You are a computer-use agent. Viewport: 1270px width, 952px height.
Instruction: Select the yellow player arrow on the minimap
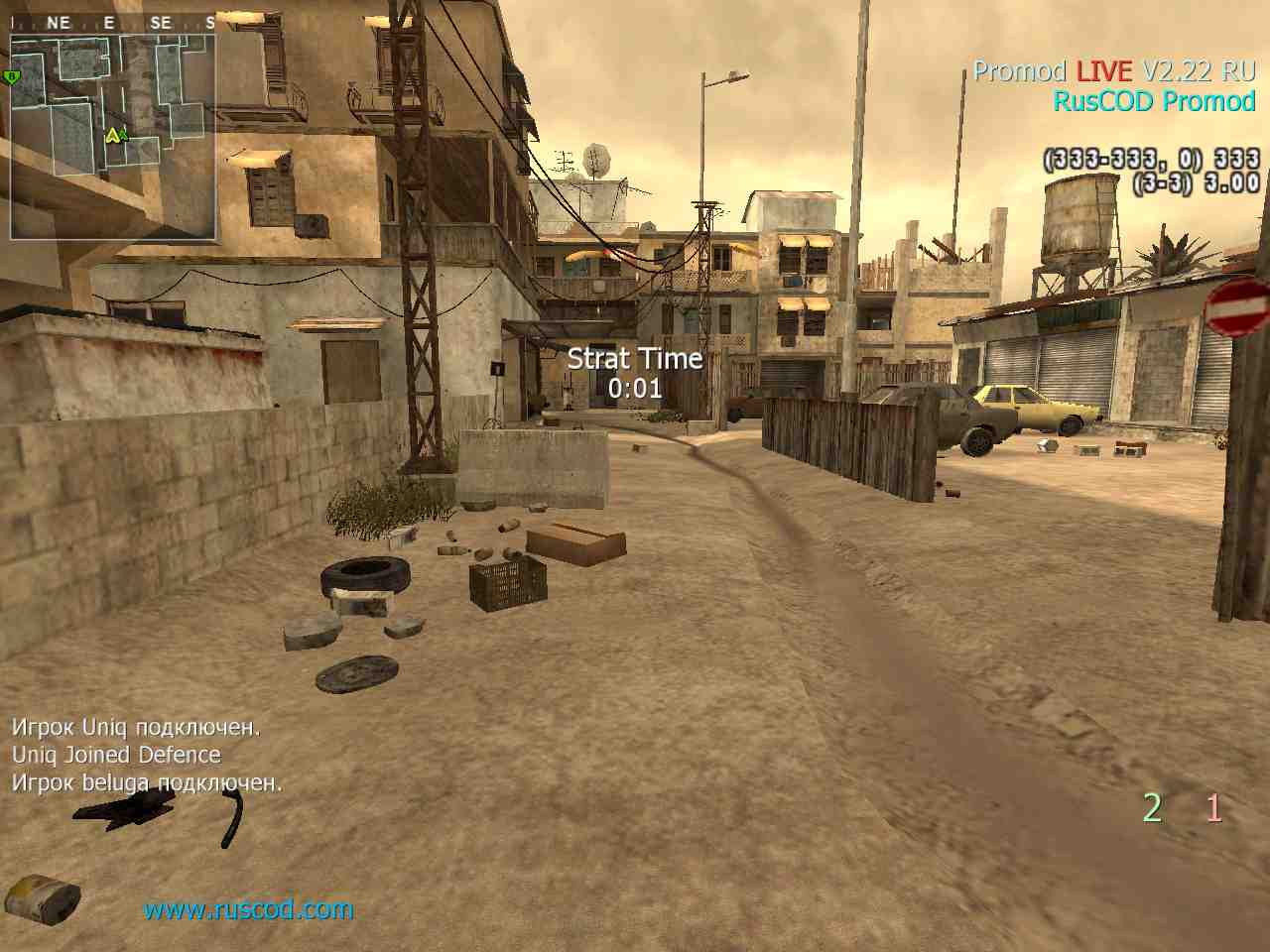click(x=113, y=135)
